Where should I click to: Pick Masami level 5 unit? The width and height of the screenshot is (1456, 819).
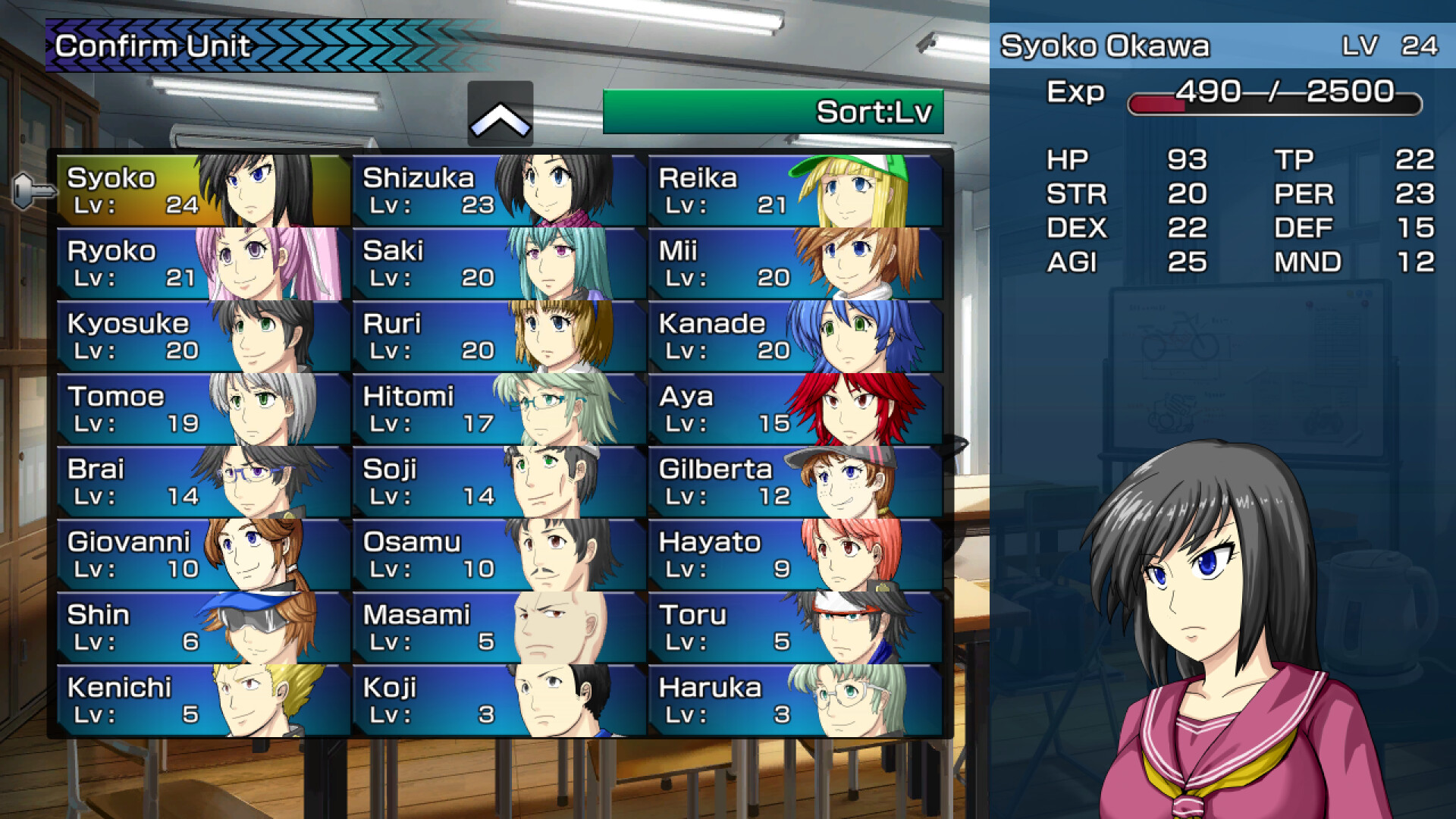pyautogui.click(x=499, y=628)
